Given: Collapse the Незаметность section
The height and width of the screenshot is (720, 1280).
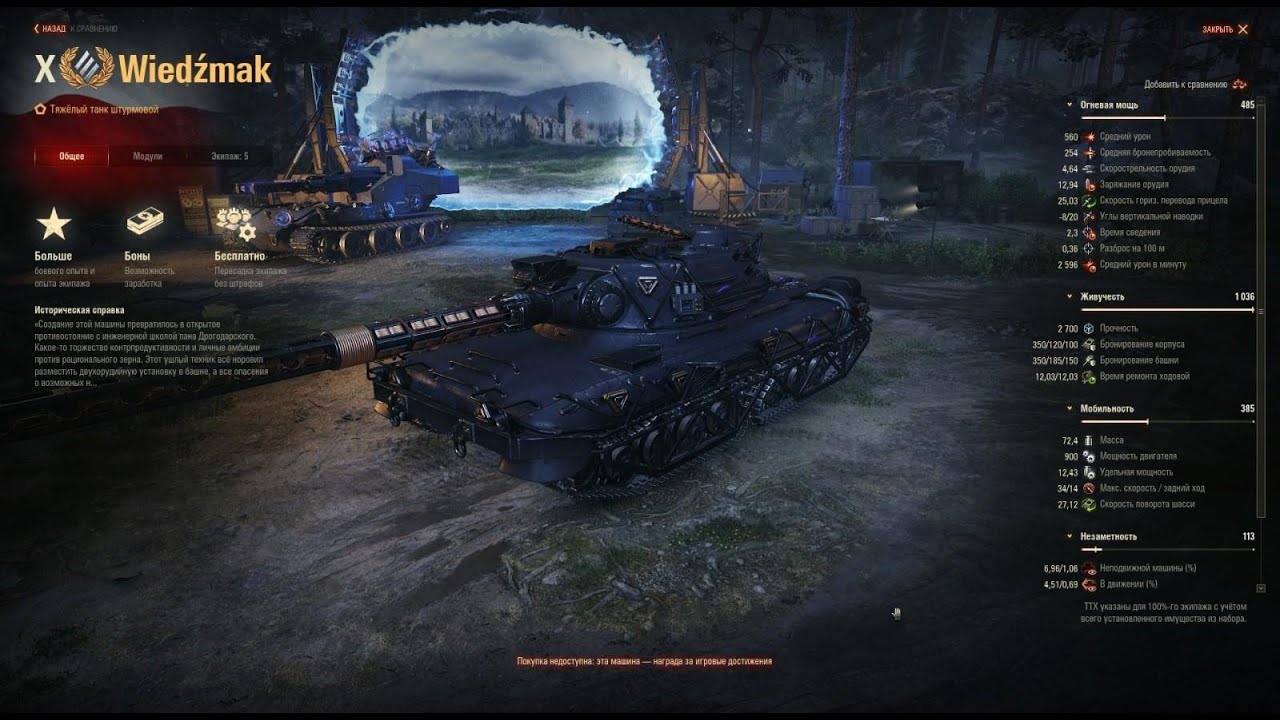Looking at the screenshot, I should point(1108,537).
